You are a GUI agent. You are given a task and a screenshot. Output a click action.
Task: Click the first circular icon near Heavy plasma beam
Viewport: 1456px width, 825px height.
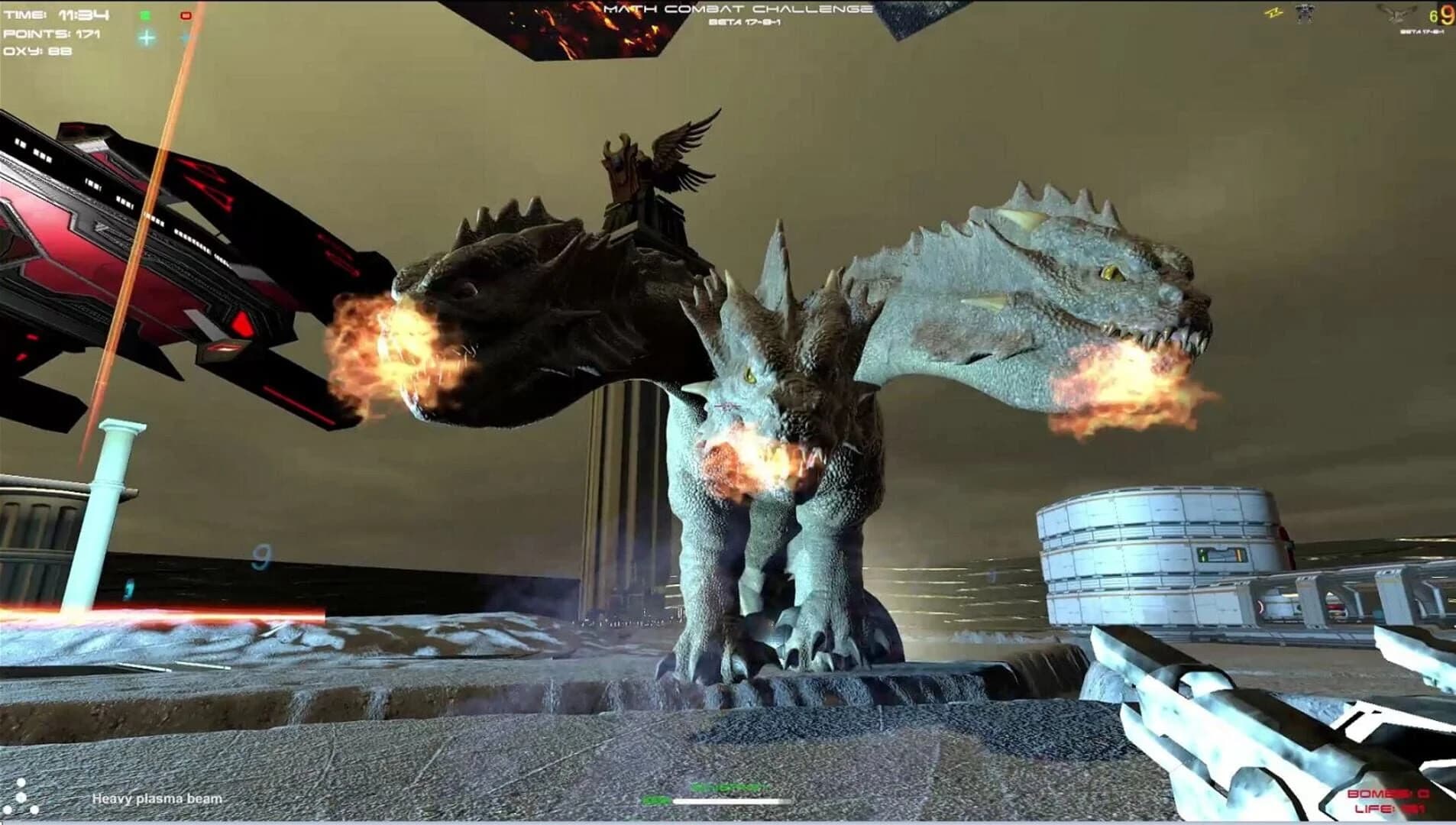(x=21, y=782)
